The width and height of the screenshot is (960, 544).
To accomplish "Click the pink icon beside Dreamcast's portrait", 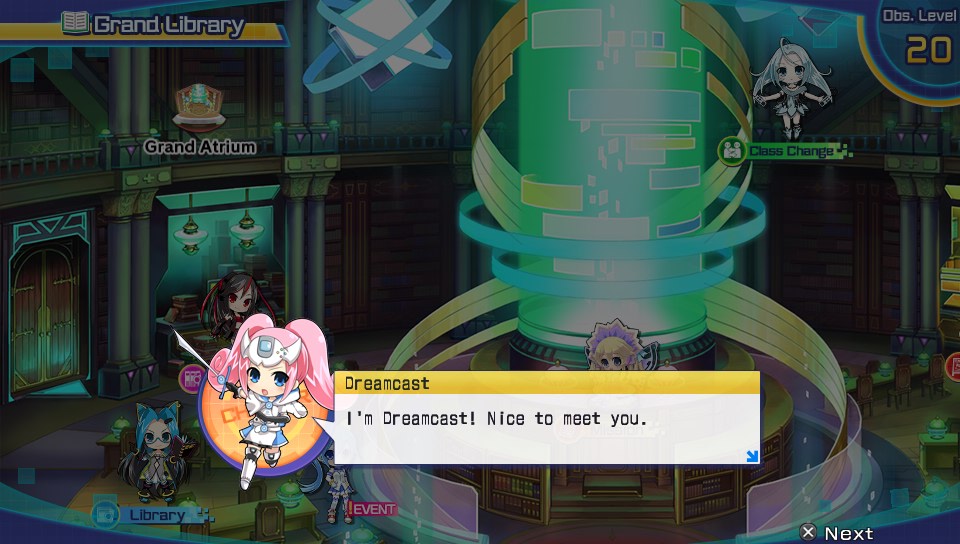I will [190, 378].
